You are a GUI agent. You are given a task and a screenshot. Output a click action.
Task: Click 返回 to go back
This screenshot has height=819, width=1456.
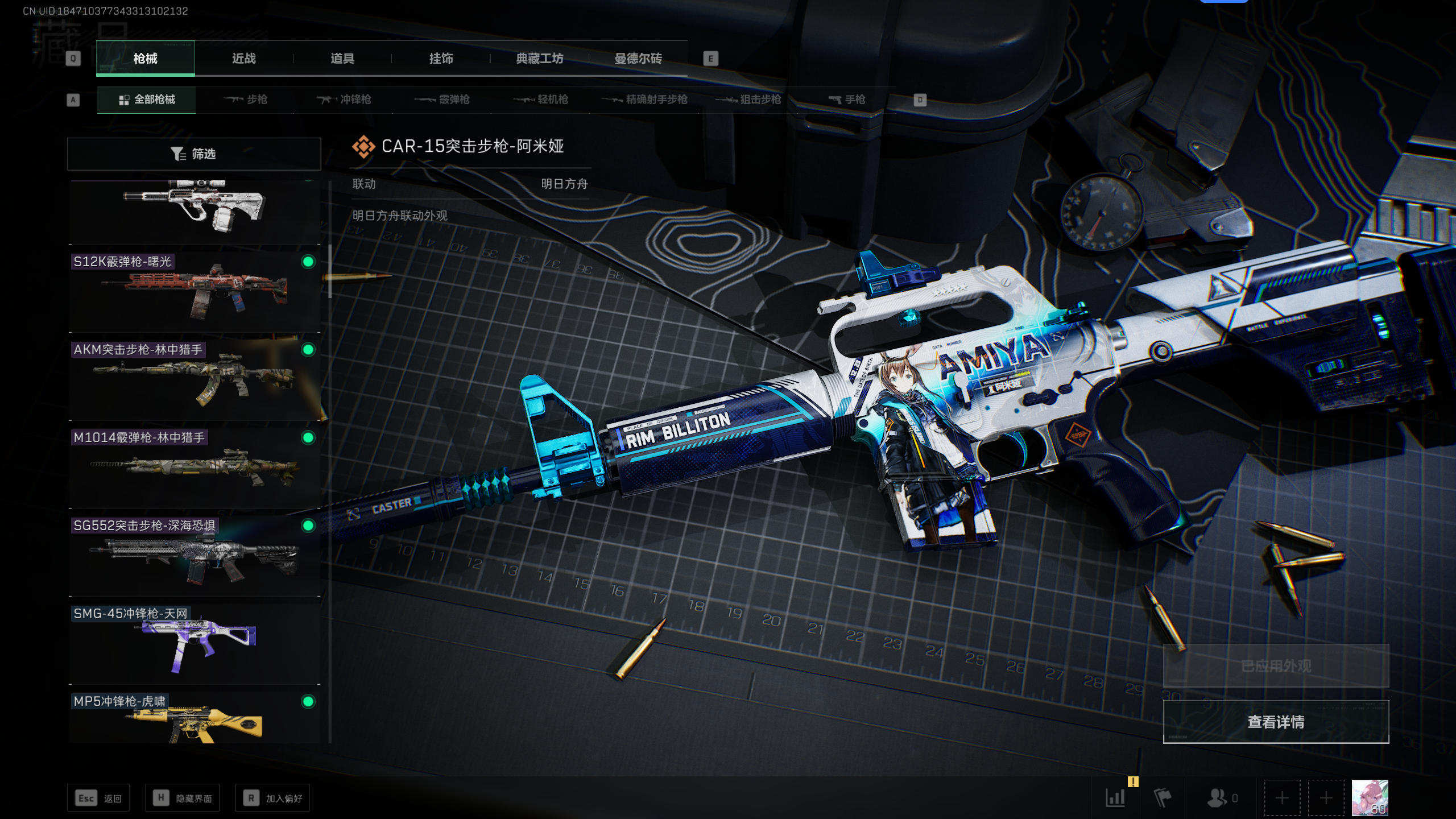pyautogui.click(x=98, y=799)
